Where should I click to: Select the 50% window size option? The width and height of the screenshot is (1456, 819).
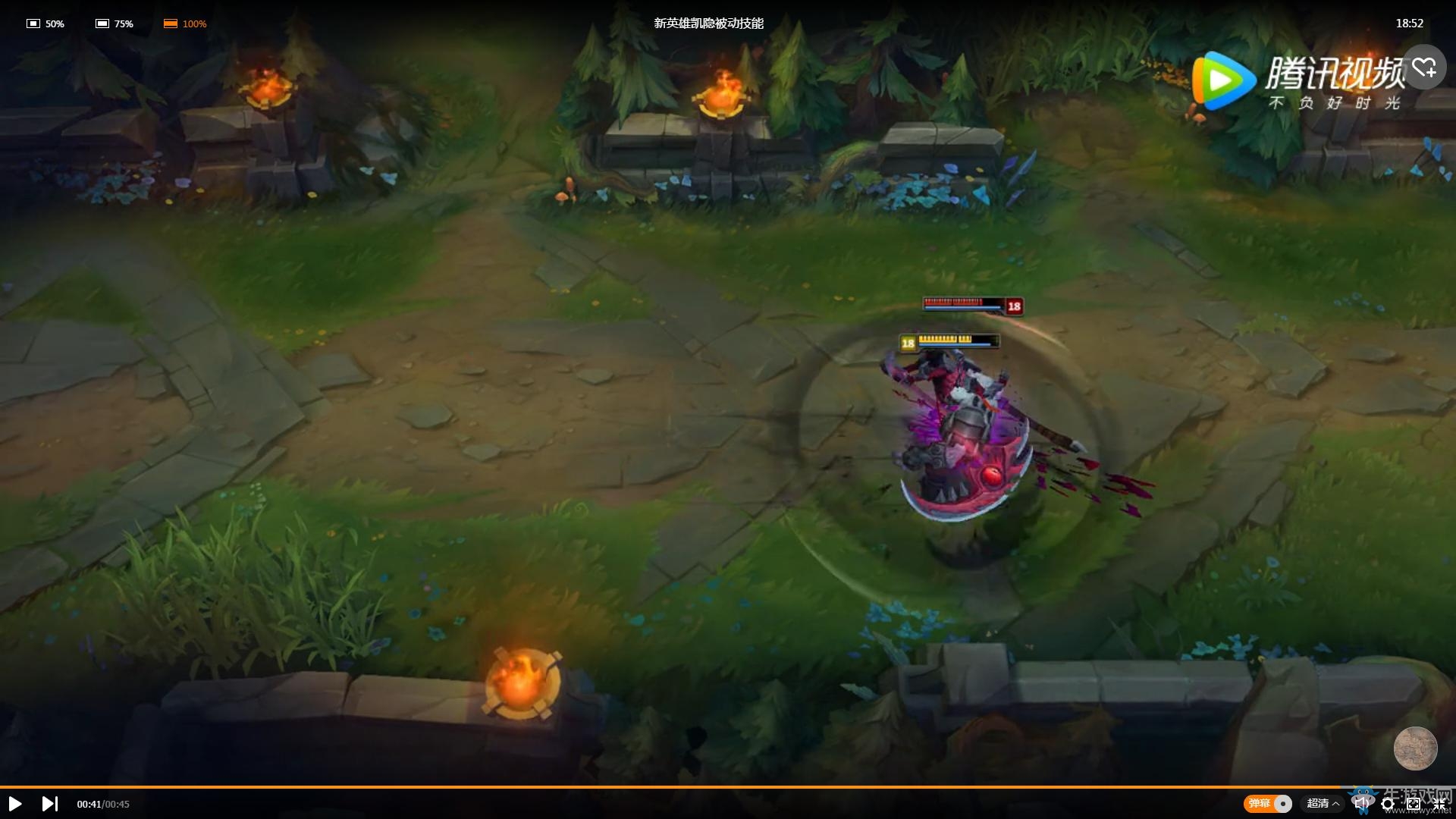45,24
